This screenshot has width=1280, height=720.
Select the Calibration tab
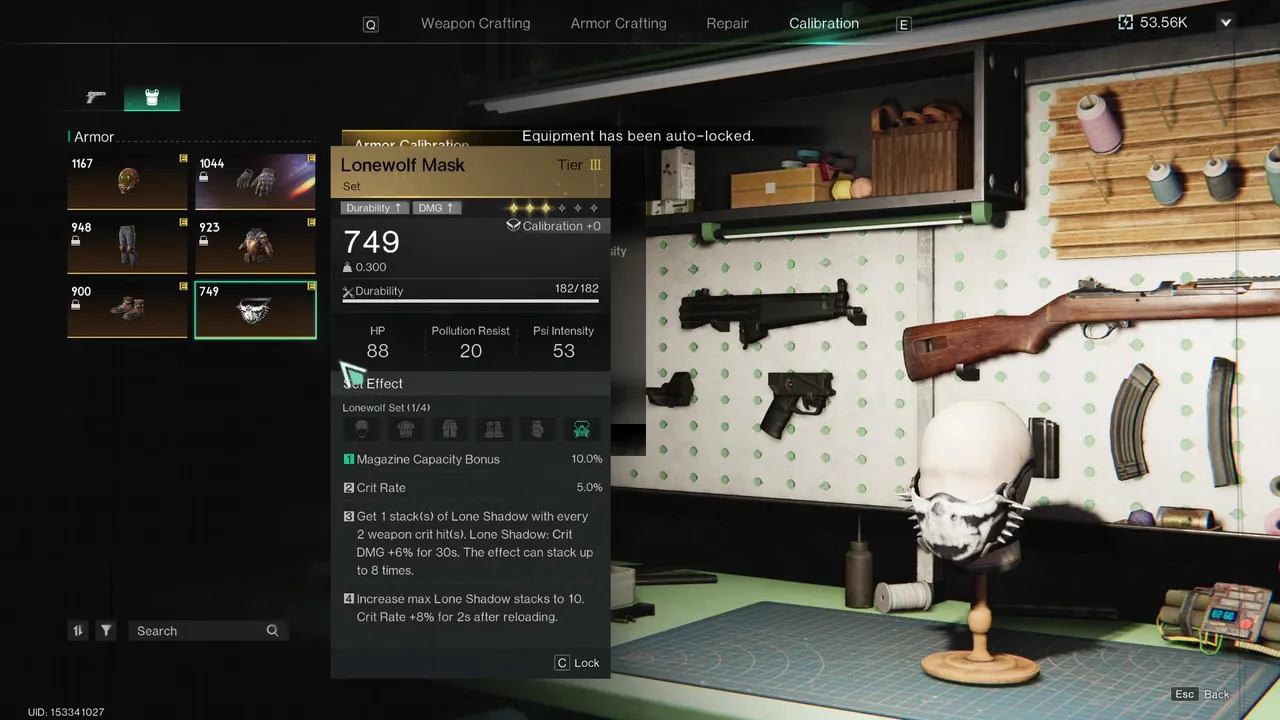(x=823, y=23)
